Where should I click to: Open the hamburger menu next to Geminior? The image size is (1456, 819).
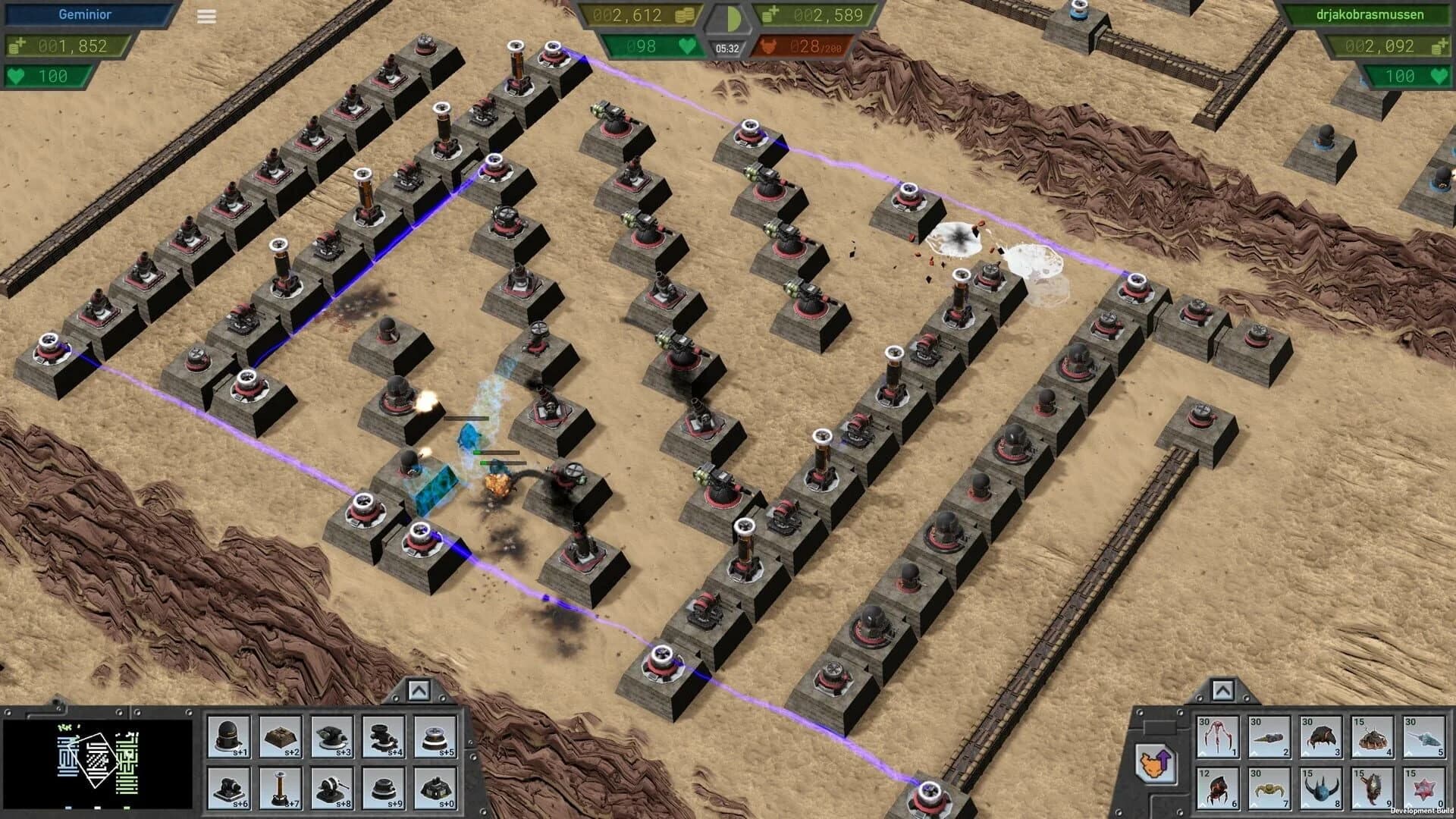tap(205, 15)
